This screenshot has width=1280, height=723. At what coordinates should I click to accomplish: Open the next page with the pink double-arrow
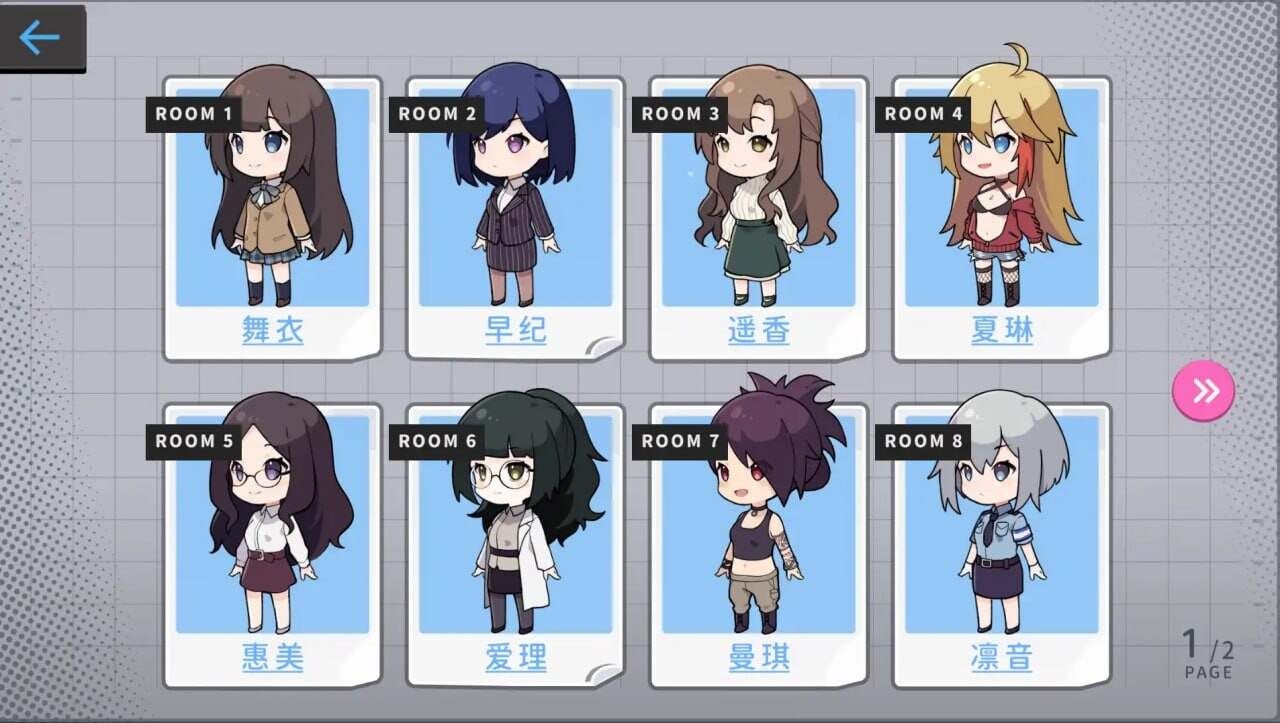(1204, 390)
